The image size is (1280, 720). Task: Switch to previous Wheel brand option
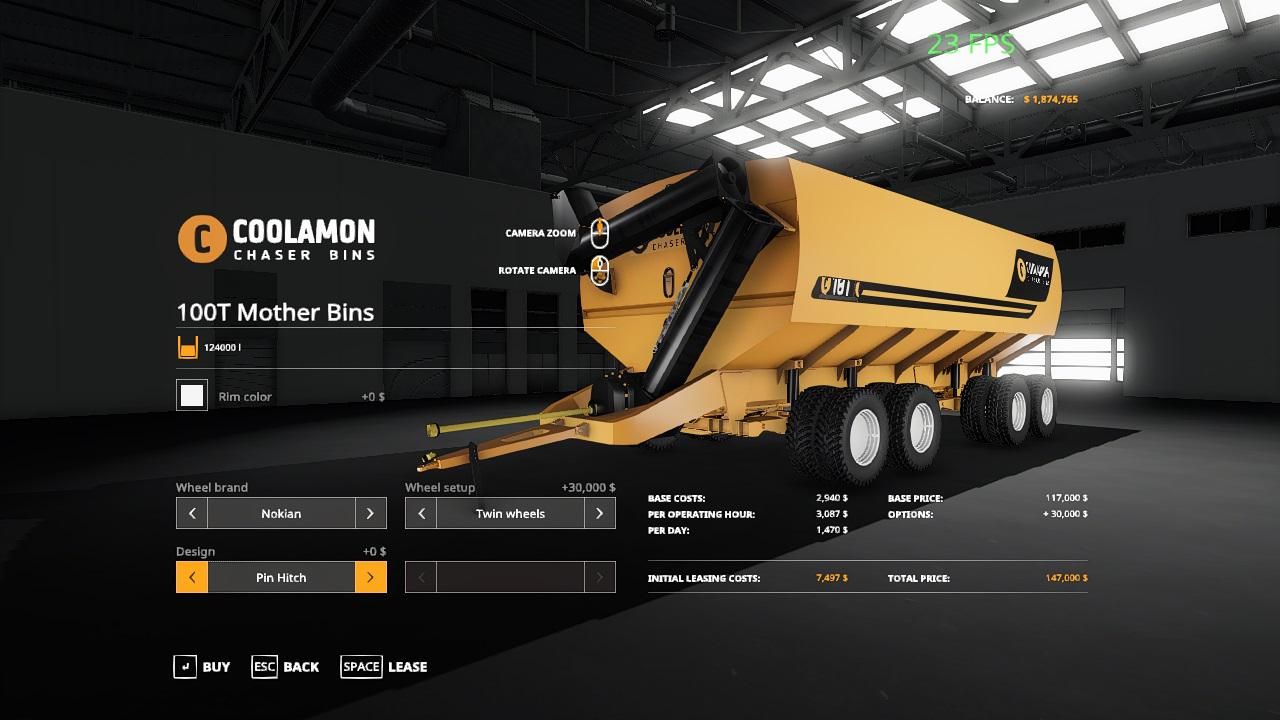(192, 513)
